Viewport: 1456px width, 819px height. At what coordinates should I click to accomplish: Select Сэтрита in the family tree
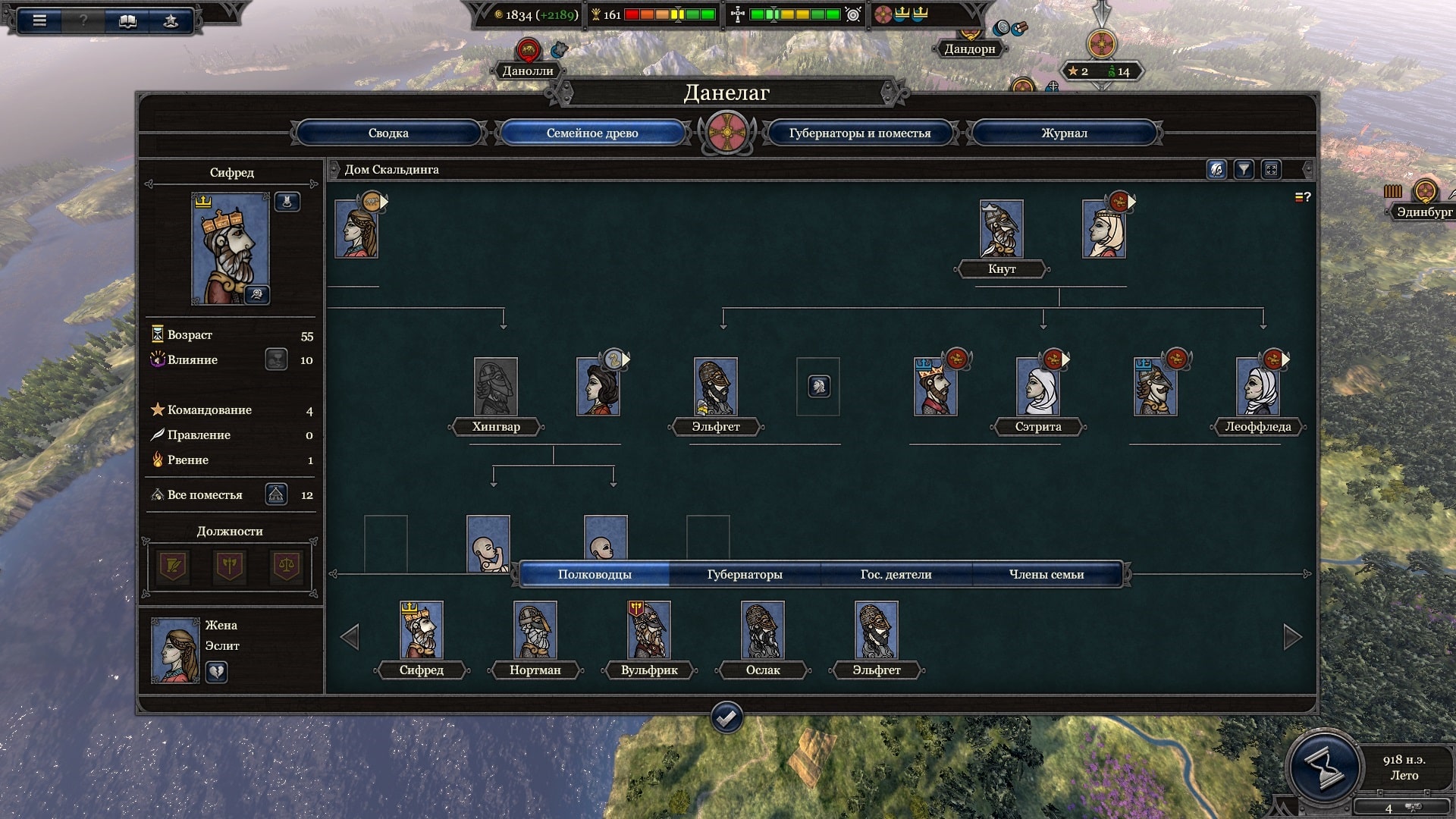[1037, 386]
